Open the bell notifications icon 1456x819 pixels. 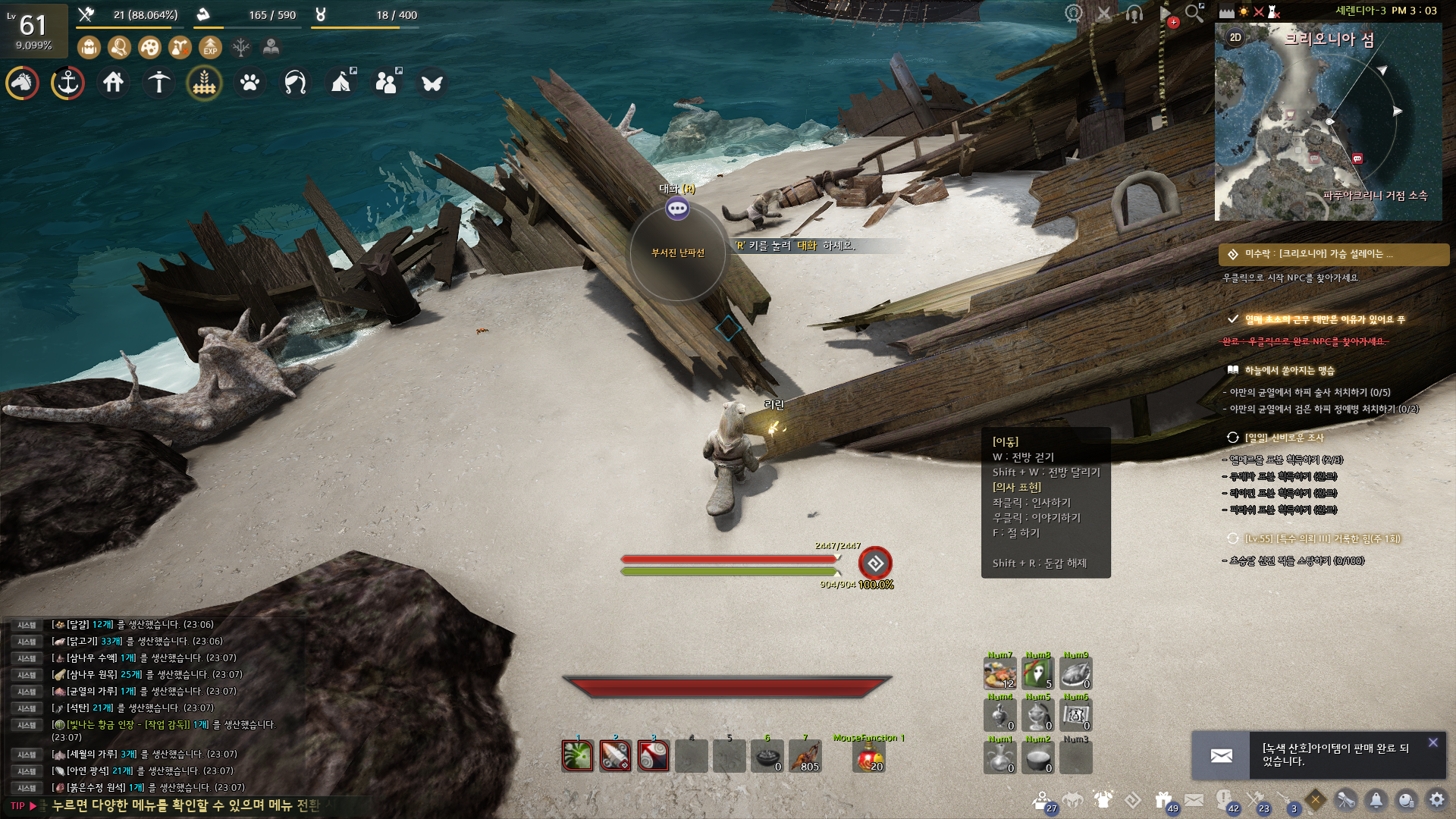pyautogui.click(x=1376, y=799)
